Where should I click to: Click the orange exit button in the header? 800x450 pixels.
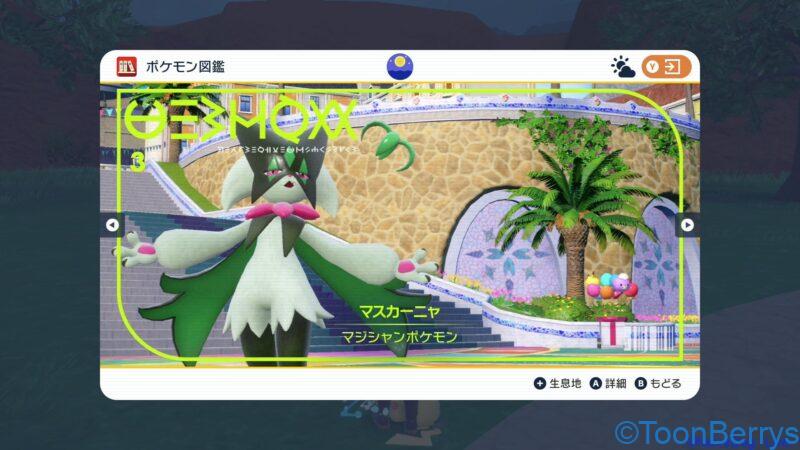(x=666, y=67)
